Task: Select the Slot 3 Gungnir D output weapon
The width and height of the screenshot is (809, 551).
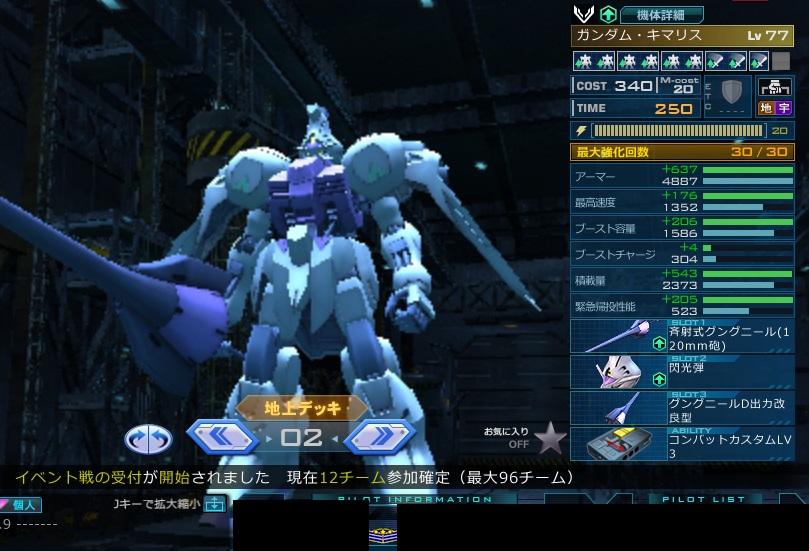Action: [x=682, y=408]
